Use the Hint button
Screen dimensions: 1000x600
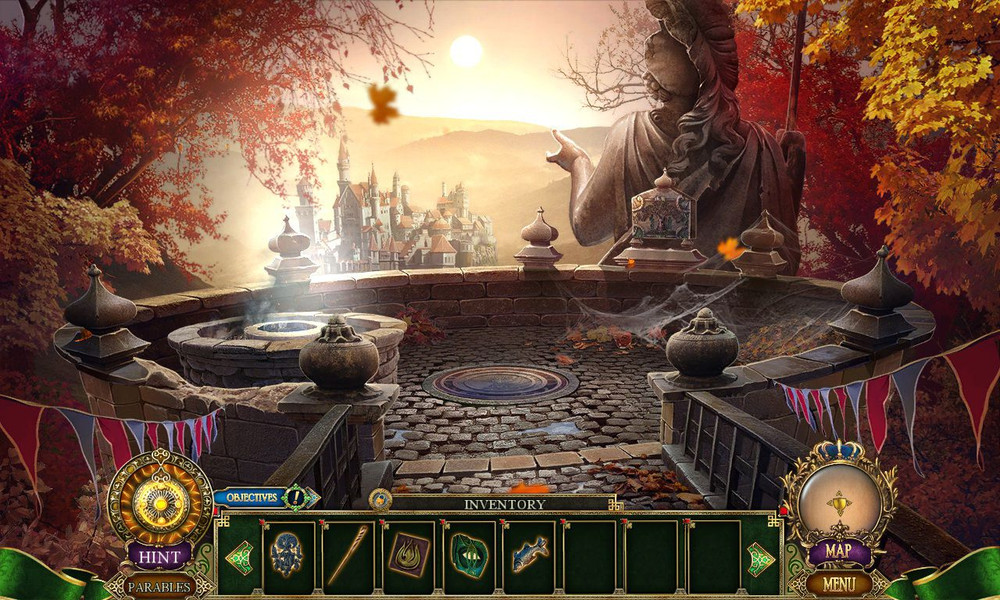(160, 557)
